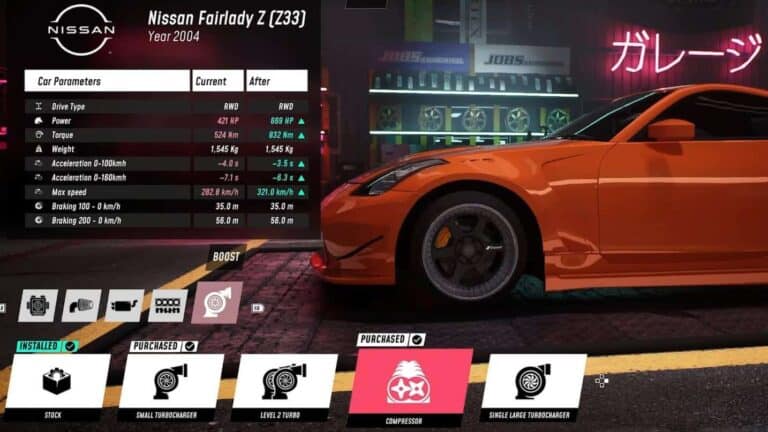Open the exhaust muffler category
Image resolution: width=768 pixels, height=432 pixels.
pyautogui.click(x=124, y=304)
